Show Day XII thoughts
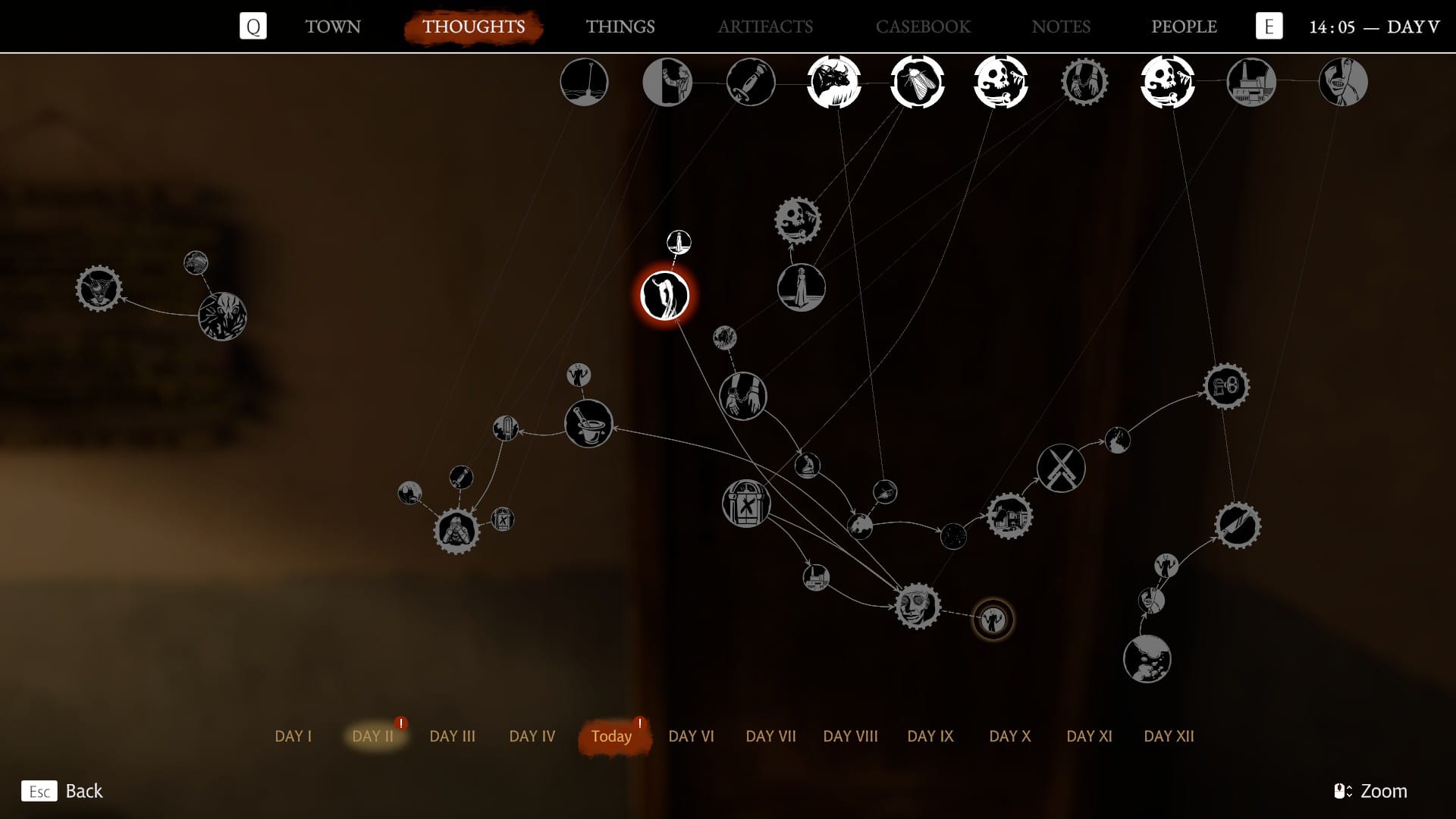Screen dimensions: 1456x819 (1168, 736)
